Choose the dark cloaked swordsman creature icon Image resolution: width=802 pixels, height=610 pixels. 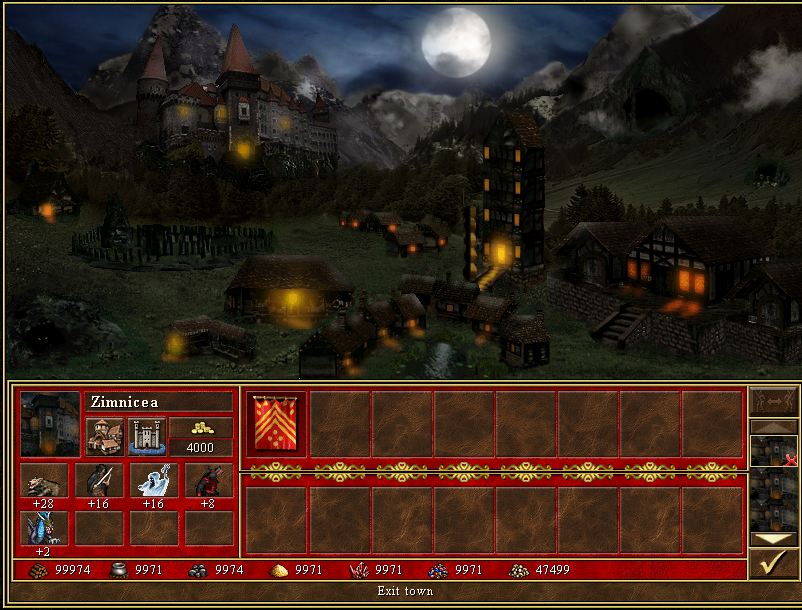click(99, 480)
